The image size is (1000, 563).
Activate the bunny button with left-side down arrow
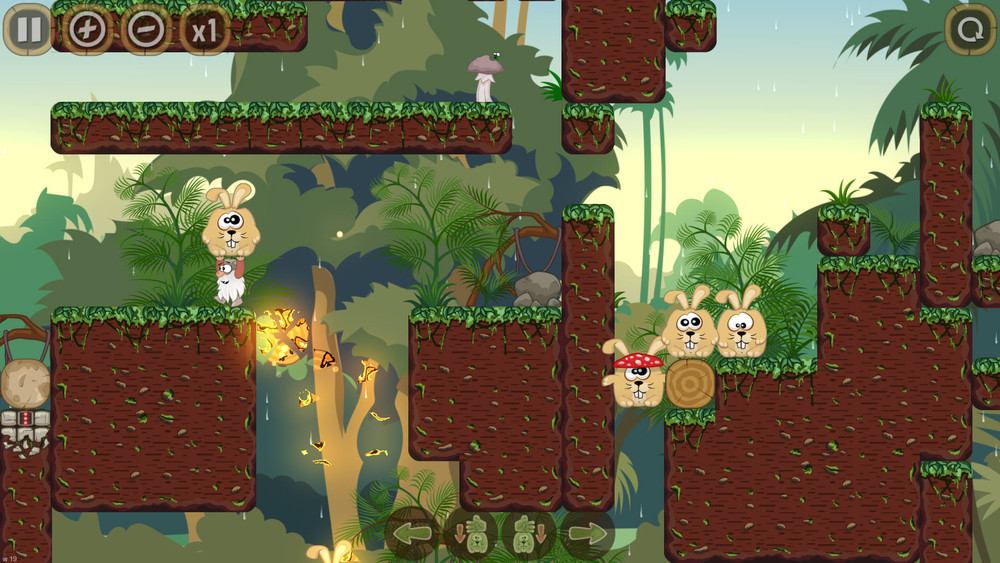point(471,533)
